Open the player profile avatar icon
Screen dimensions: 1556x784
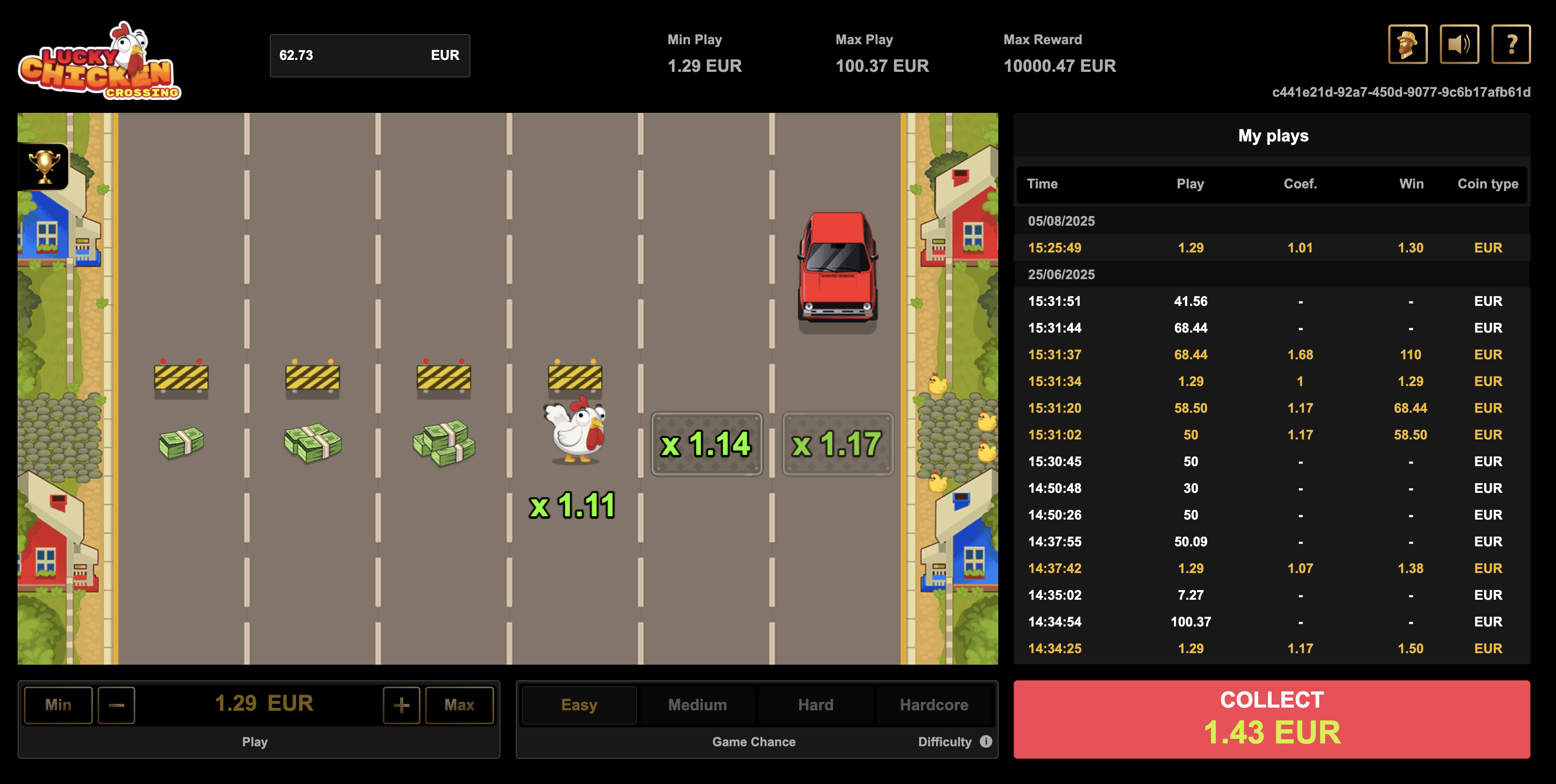pyautogui.click(x=1408, y=43)
